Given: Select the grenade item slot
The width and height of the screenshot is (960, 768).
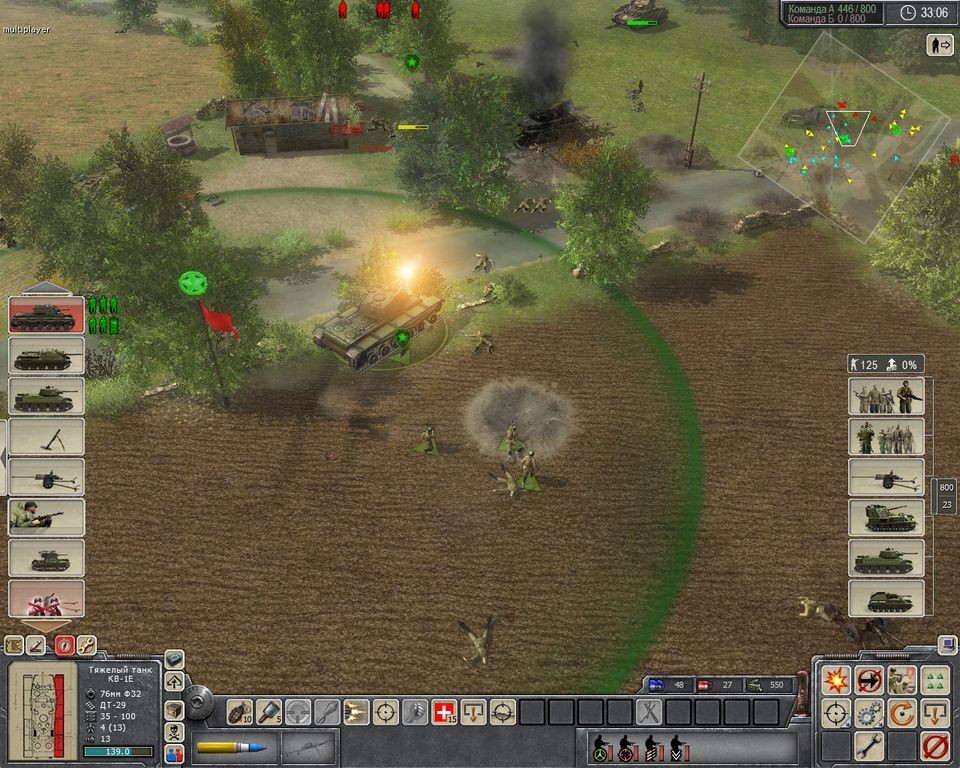Looking at the screenshot, I should point(240,712).
